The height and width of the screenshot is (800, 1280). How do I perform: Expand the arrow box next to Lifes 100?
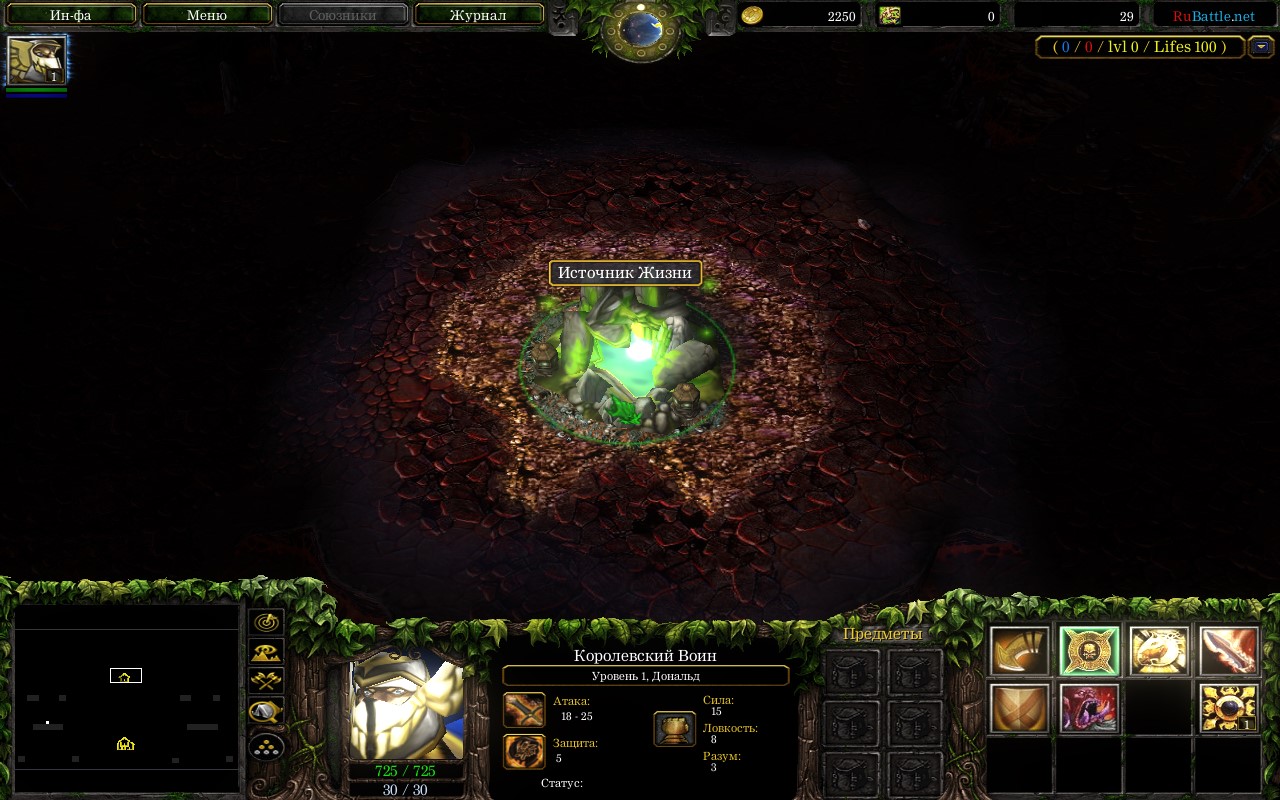point(1260,46)
